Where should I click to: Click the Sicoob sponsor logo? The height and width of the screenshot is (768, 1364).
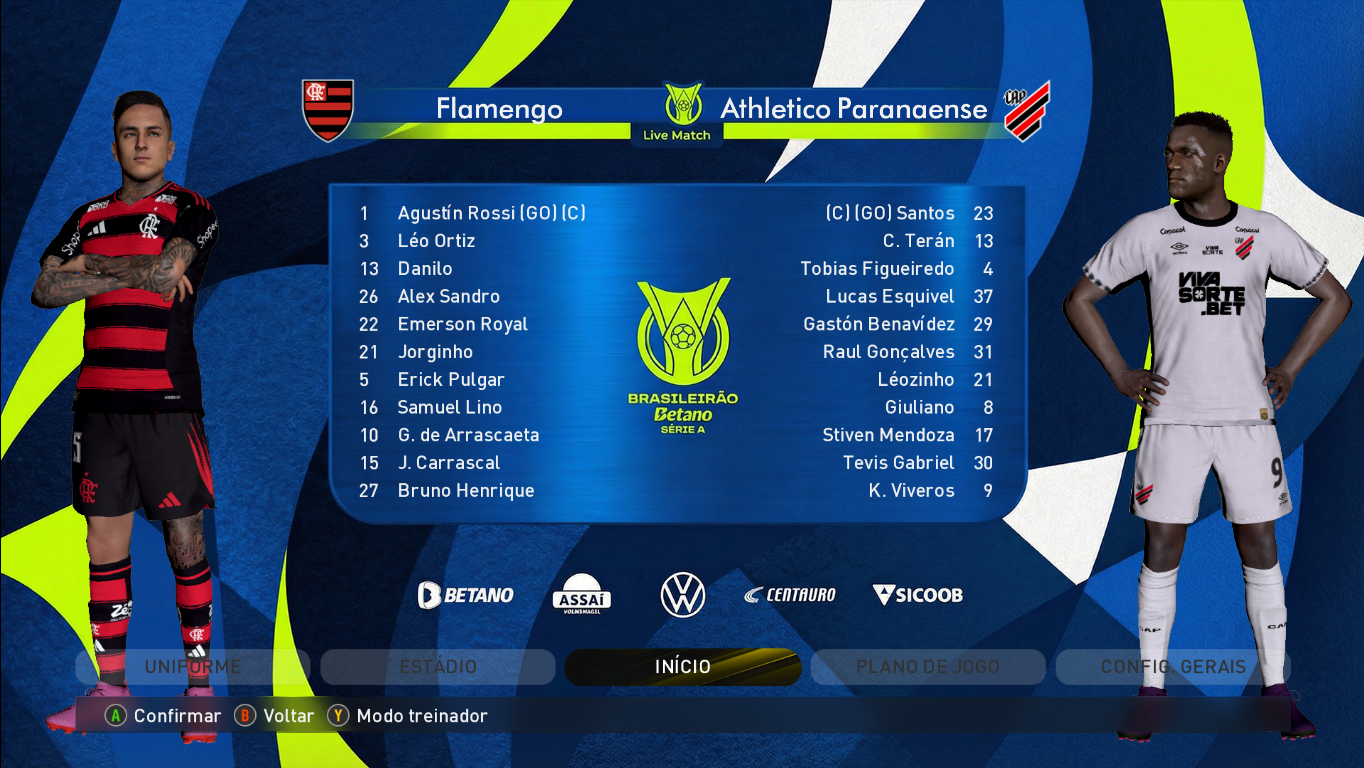click(x=916, y=594)
